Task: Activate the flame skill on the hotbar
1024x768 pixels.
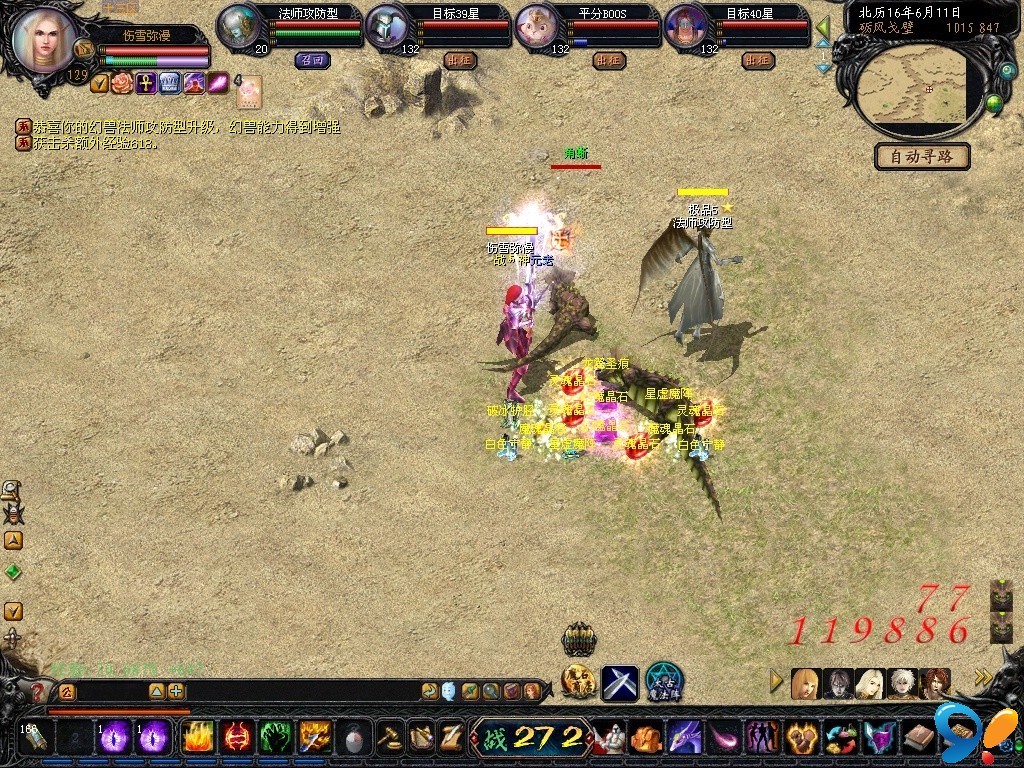Action: [x=198, y=738]
